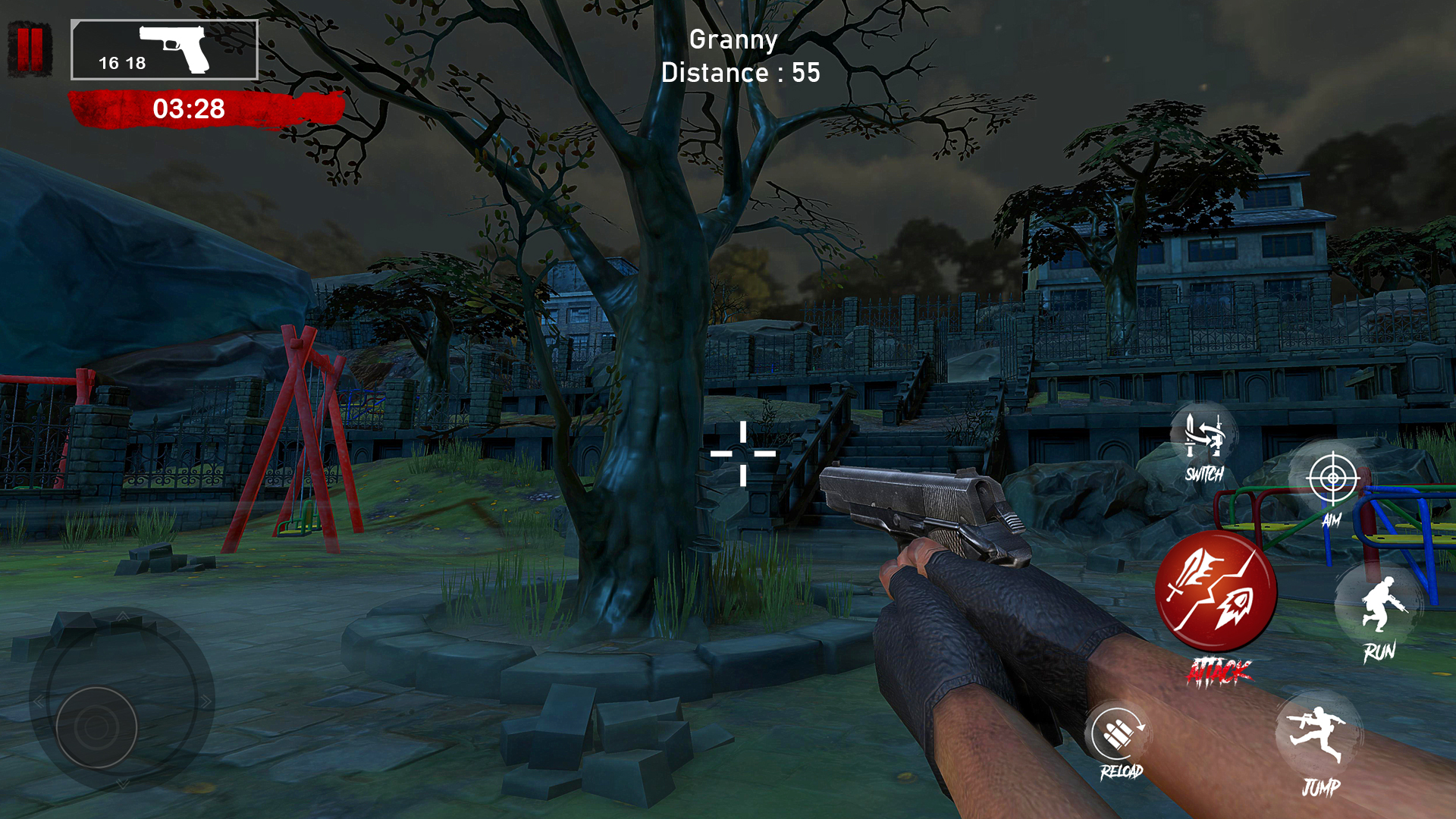Pause the game with the red pause button
The image size is (1456, 819).
tap(30, 49)
